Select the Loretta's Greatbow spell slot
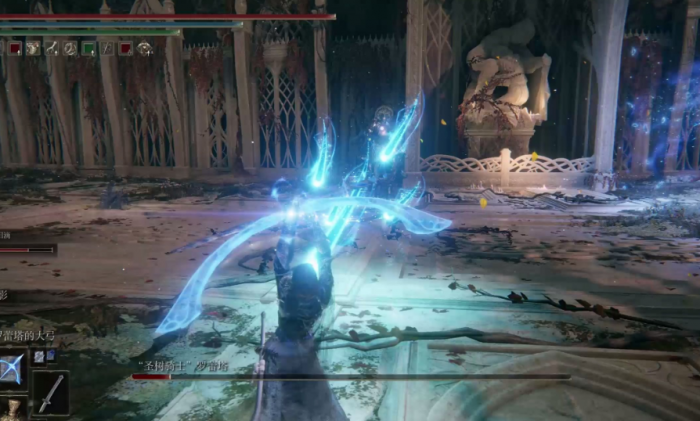 pos(12,368)
